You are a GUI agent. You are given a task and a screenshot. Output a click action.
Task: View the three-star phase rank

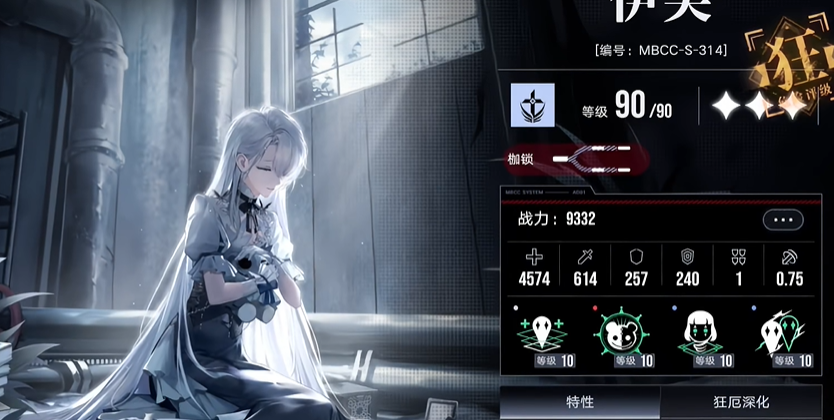point(758,107)
